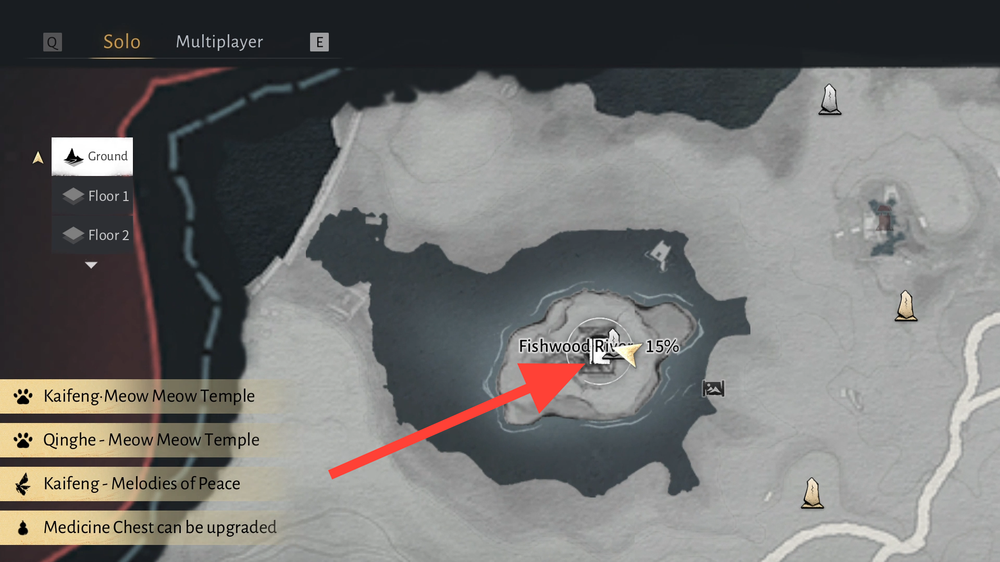Open Kaifeng - Melodies of Peace entry
The height and width of the screenshot is (562, 1000).
[x=140, y=484]
